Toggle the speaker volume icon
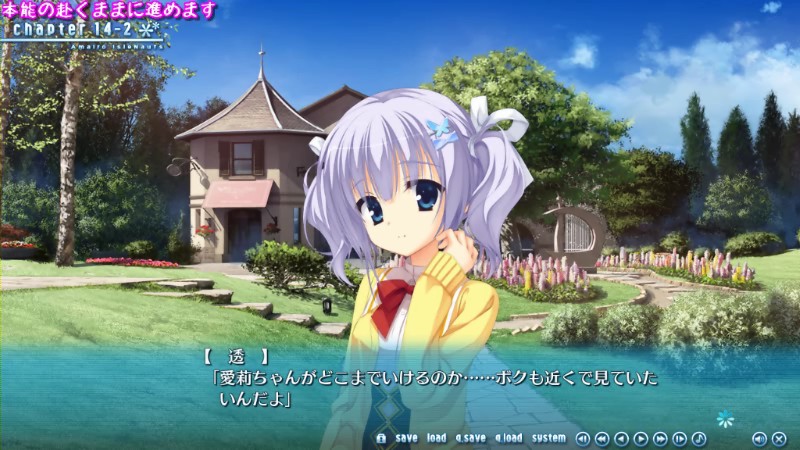 tap(758, 438)
